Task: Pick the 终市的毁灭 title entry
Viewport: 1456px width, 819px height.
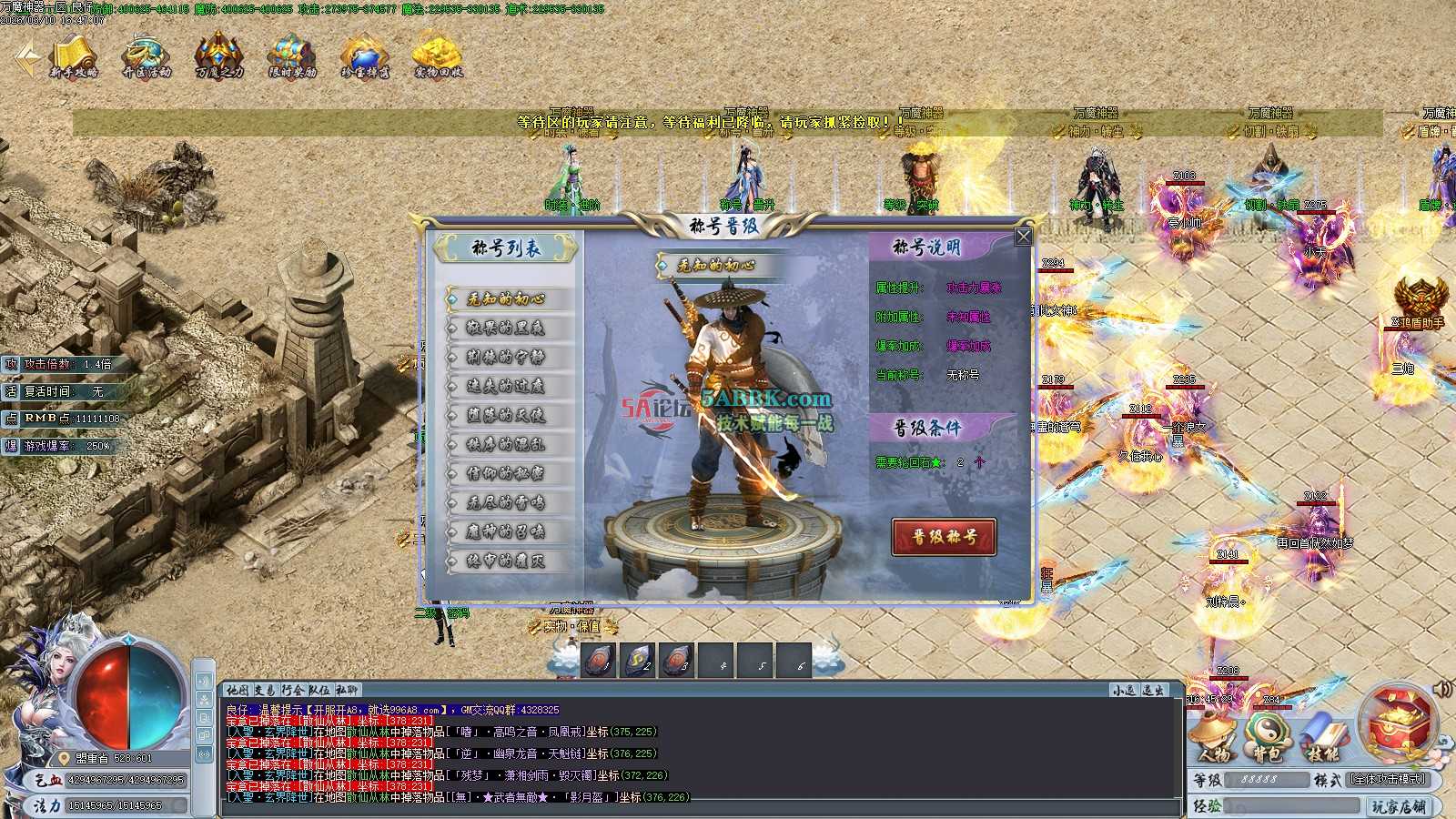Action: point(507,561)
